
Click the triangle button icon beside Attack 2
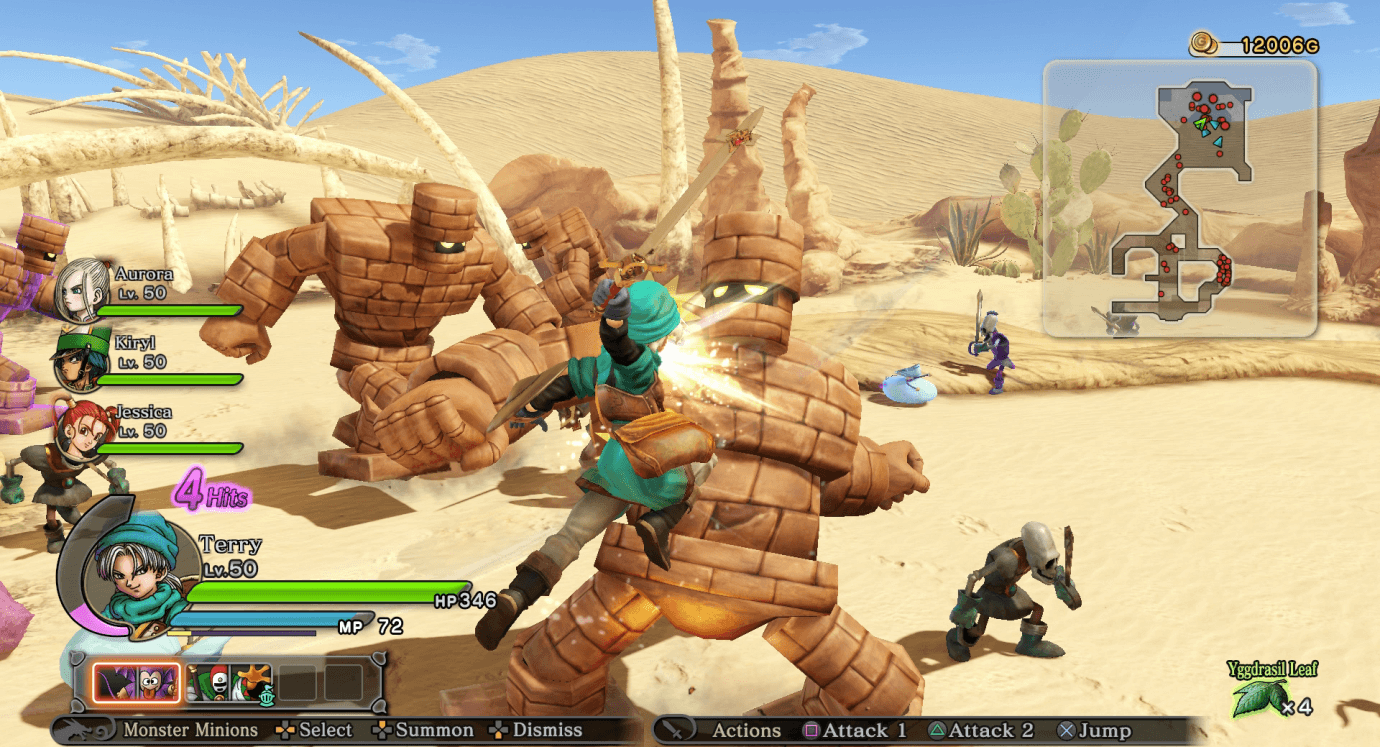(937, 730)
